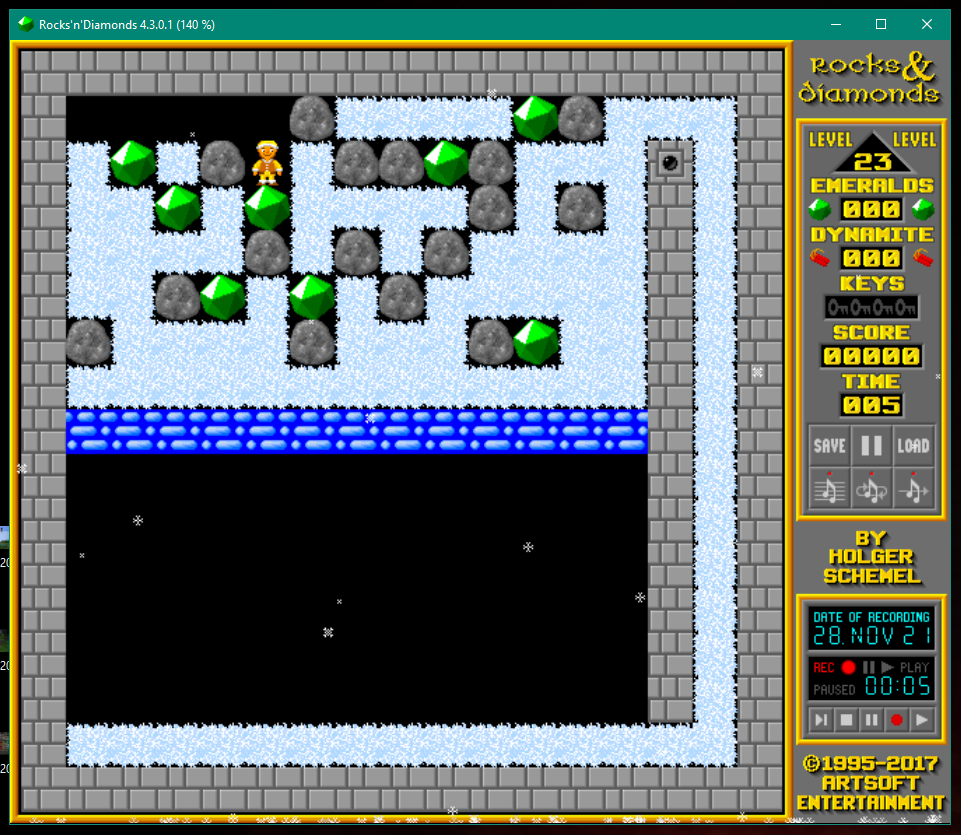The width and height of the screenshot is (961, 835).
Task: Start recording with the red record button
Action: coord(897,719)
